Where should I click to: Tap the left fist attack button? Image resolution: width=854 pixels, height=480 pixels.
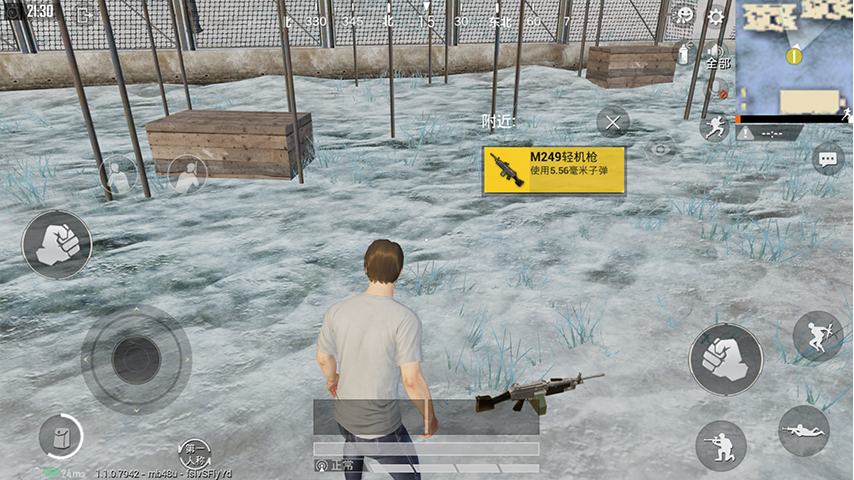click(57, 244)
